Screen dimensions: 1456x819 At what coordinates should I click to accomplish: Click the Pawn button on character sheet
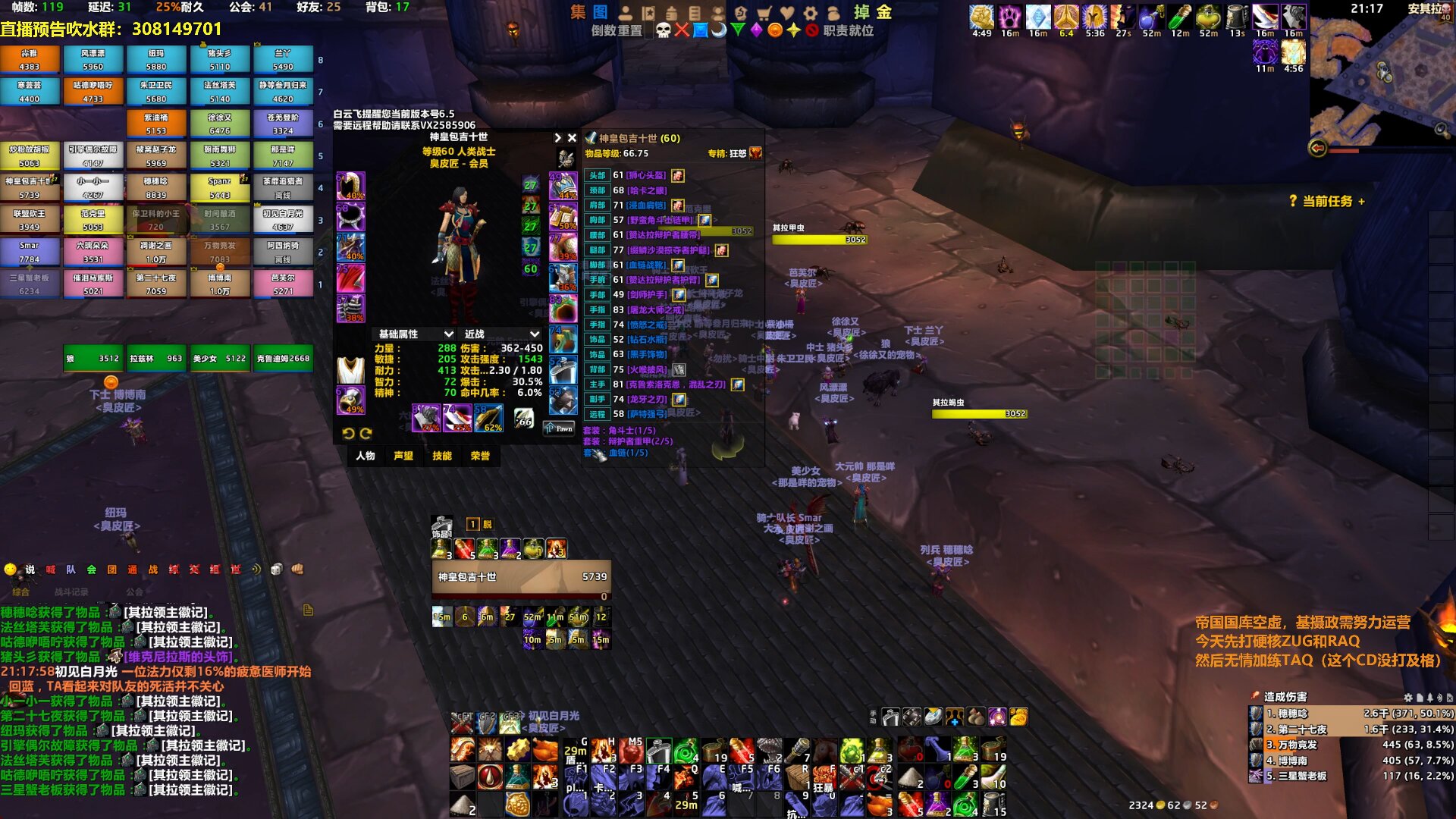pos(559,429)
